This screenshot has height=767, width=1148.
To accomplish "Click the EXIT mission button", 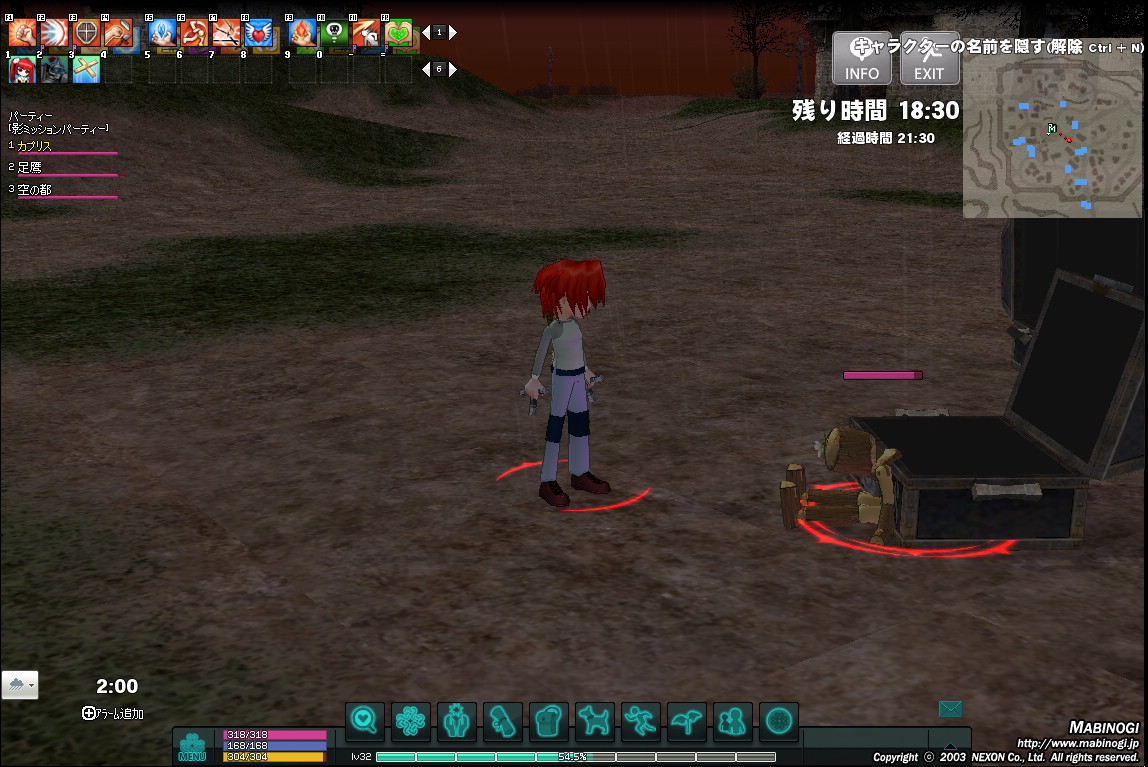I will pyautogui.click(x=929, y=58).
